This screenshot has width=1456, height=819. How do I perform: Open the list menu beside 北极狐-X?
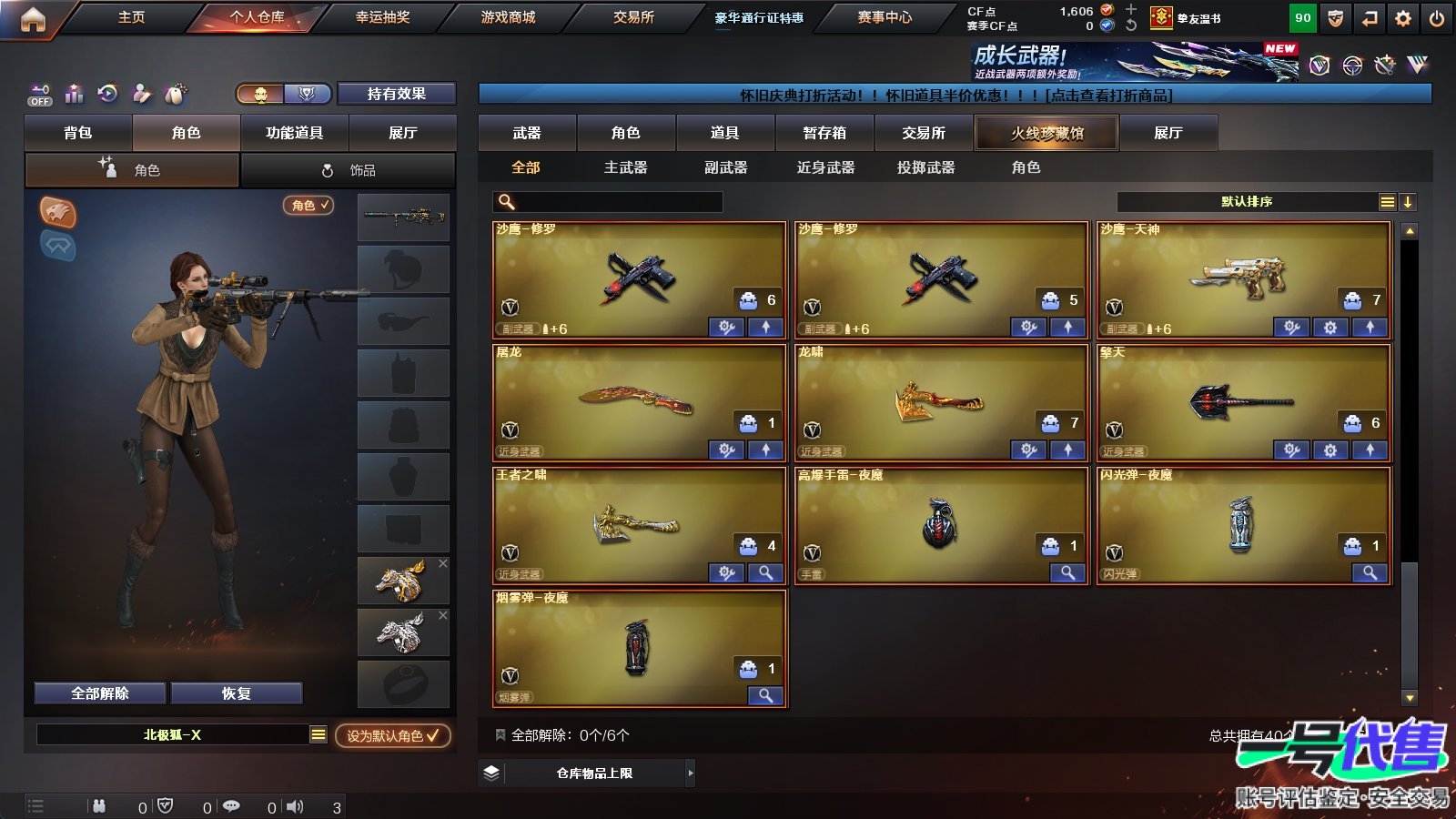(318, 734)
